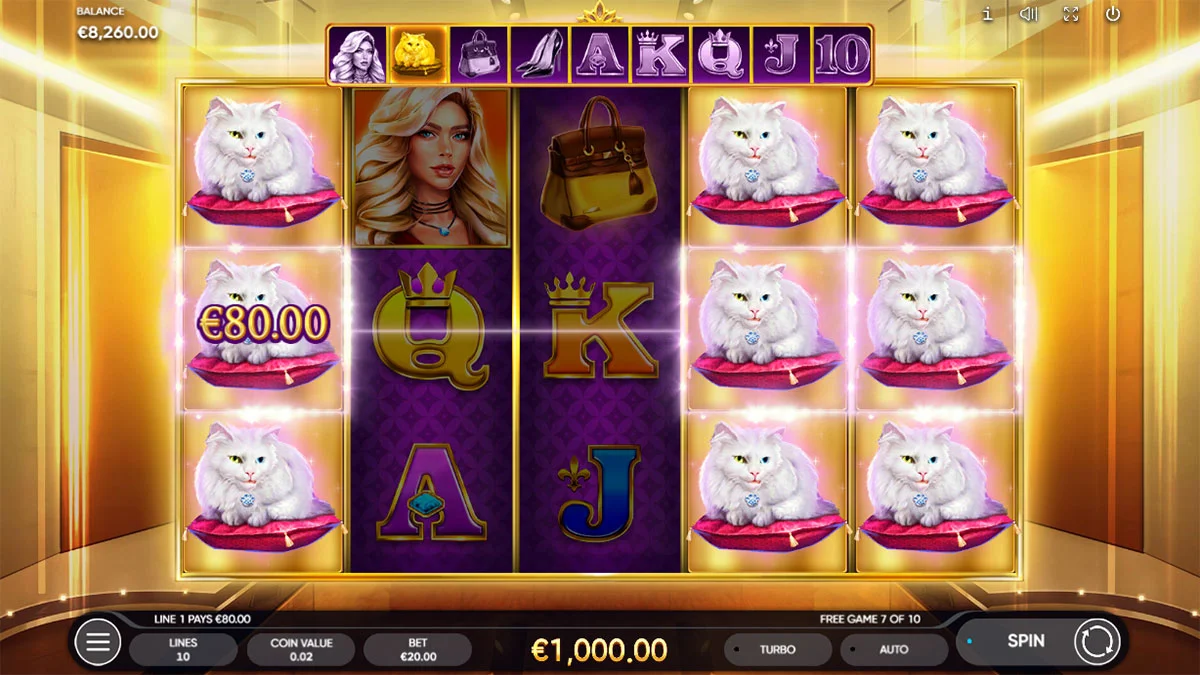1200x675 pixels.
Task: Switch to fullscreen mode
Action: click(1071, 14)
